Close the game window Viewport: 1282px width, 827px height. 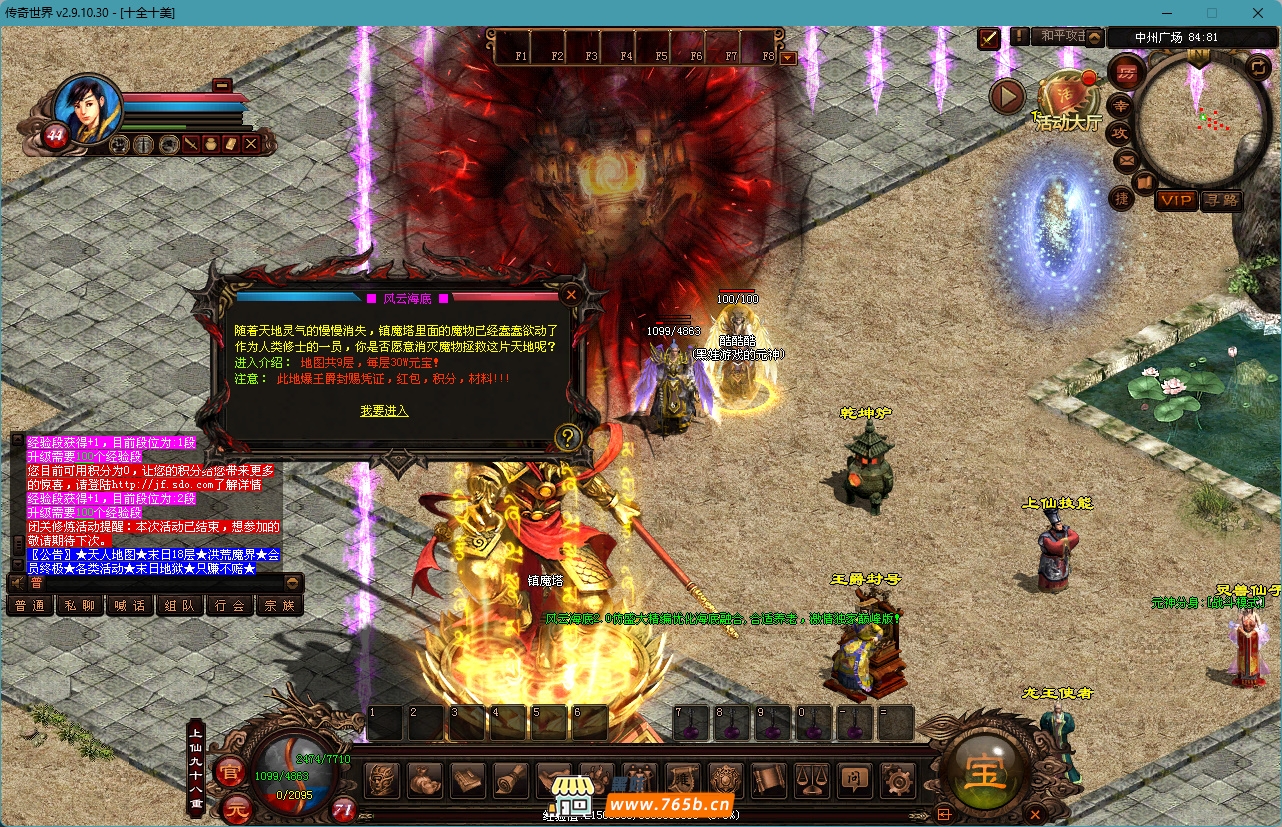click(x=1258, y=13)
